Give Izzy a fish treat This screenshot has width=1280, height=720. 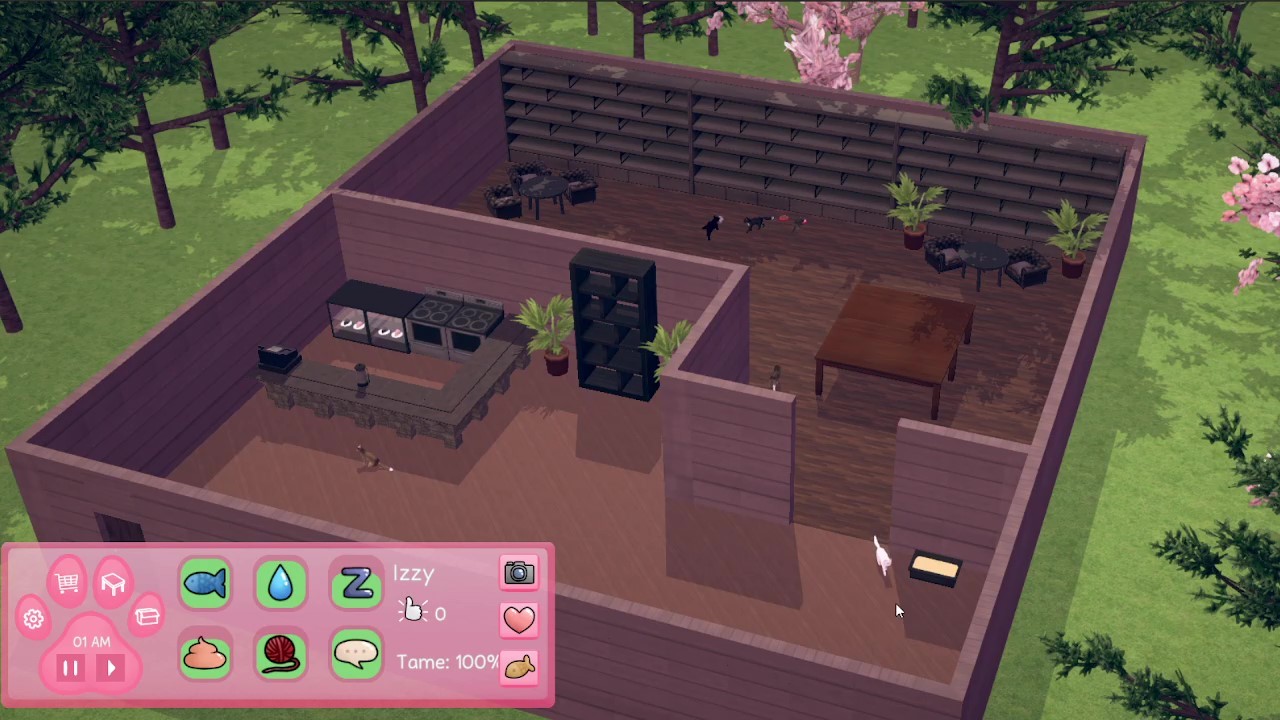[x=519, y=667]
